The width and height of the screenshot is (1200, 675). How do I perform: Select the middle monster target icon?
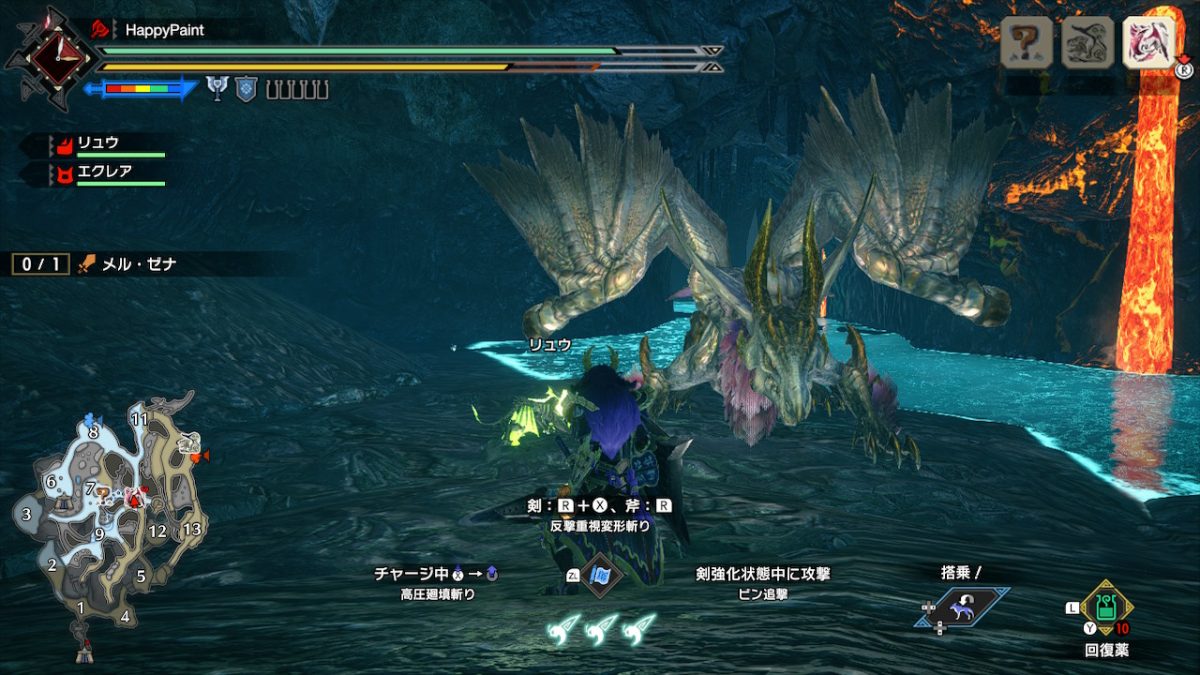click(x=1088, y=42)
